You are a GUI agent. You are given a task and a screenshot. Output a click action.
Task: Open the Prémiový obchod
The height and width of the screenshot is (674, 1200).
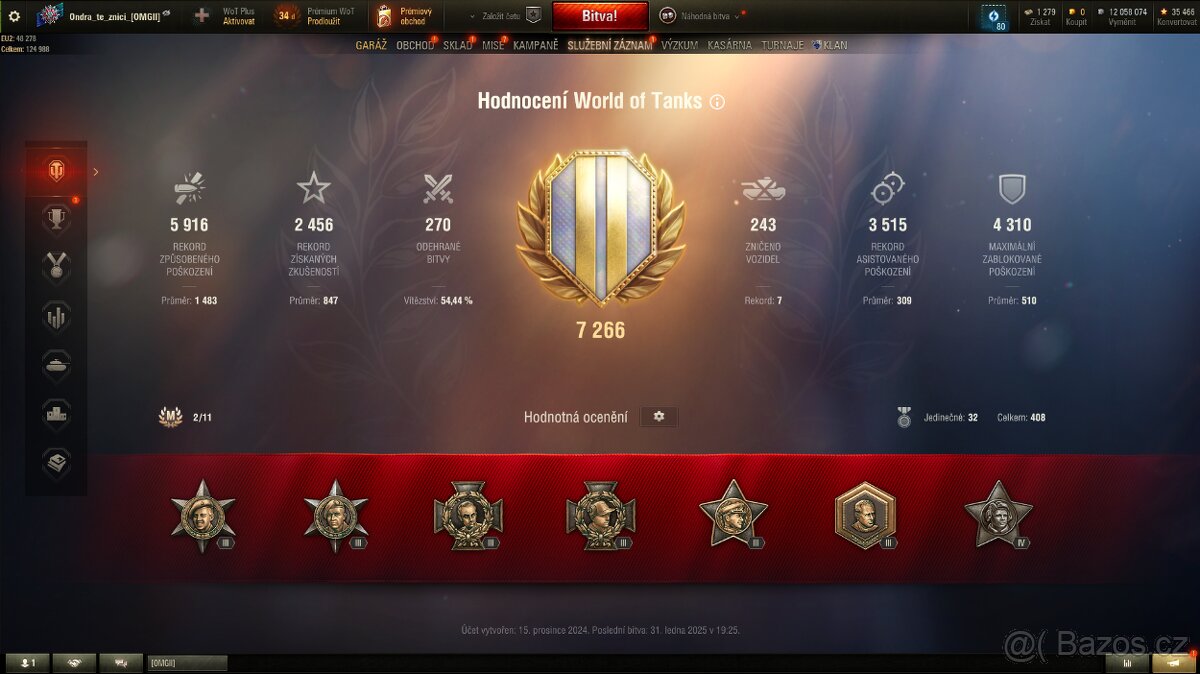(x=404, y=15)
